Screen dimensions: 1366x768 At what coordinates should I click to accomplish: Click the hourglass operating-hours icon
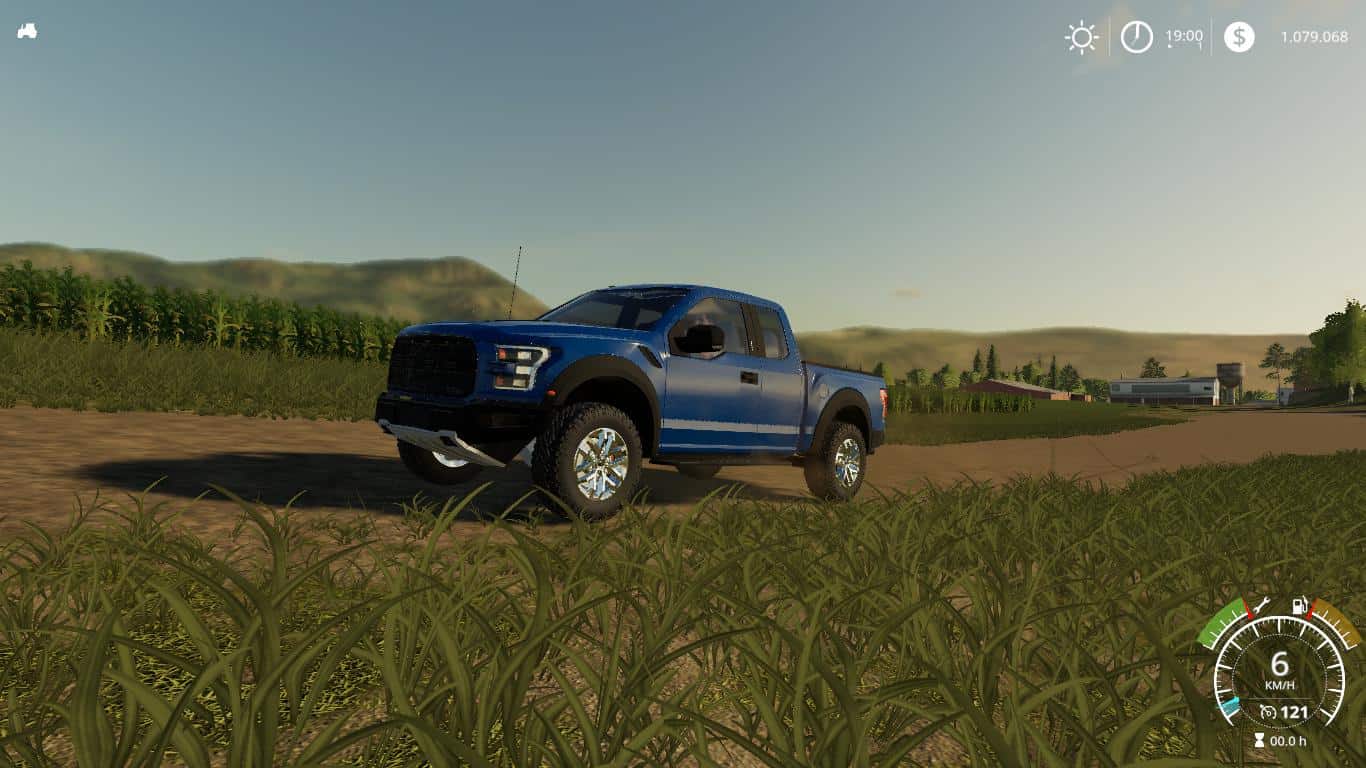tap(1259, 739)
